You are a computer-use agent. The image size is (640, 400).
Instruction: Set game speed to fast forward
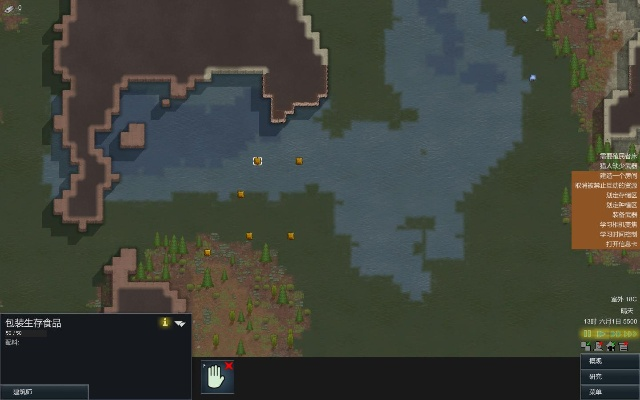tap(614, 333)
